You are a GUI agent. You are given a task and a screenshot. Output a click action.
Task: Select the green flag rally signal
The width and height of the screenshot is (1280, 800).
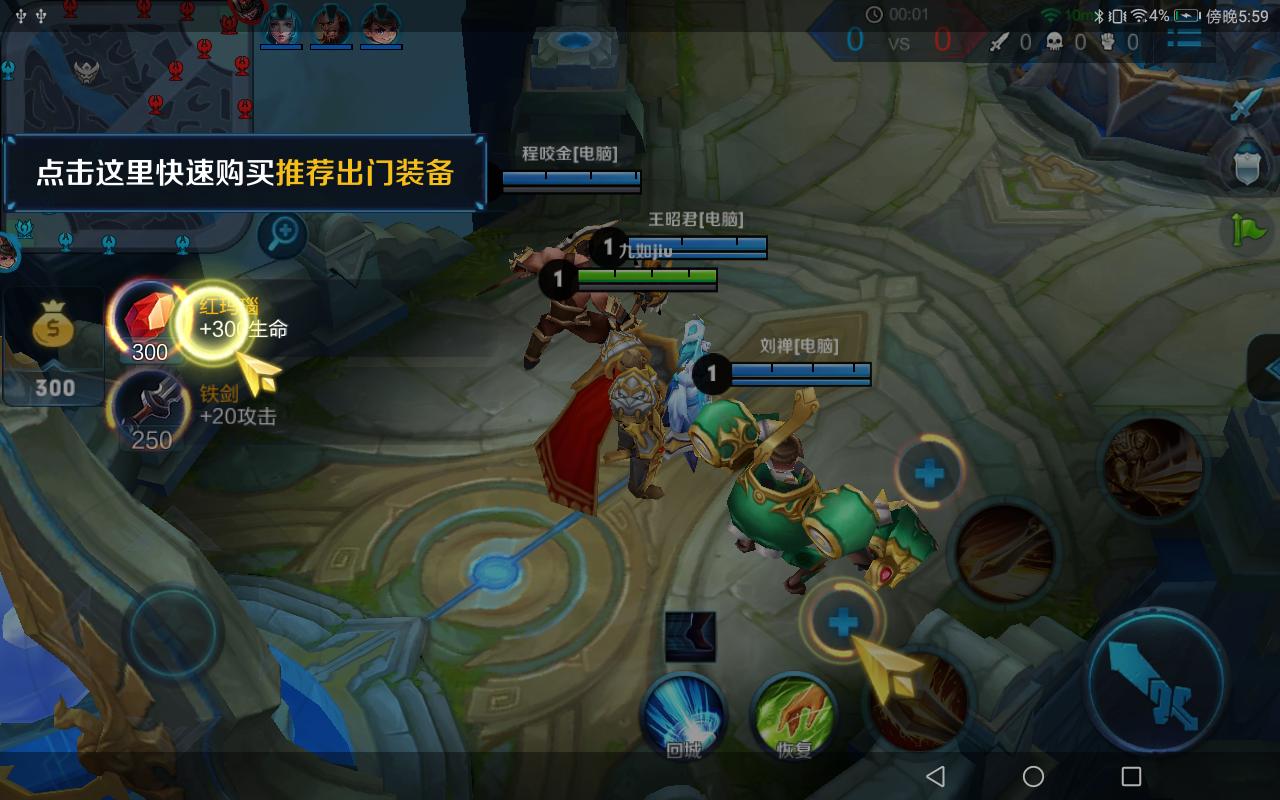click(1248, 230)
